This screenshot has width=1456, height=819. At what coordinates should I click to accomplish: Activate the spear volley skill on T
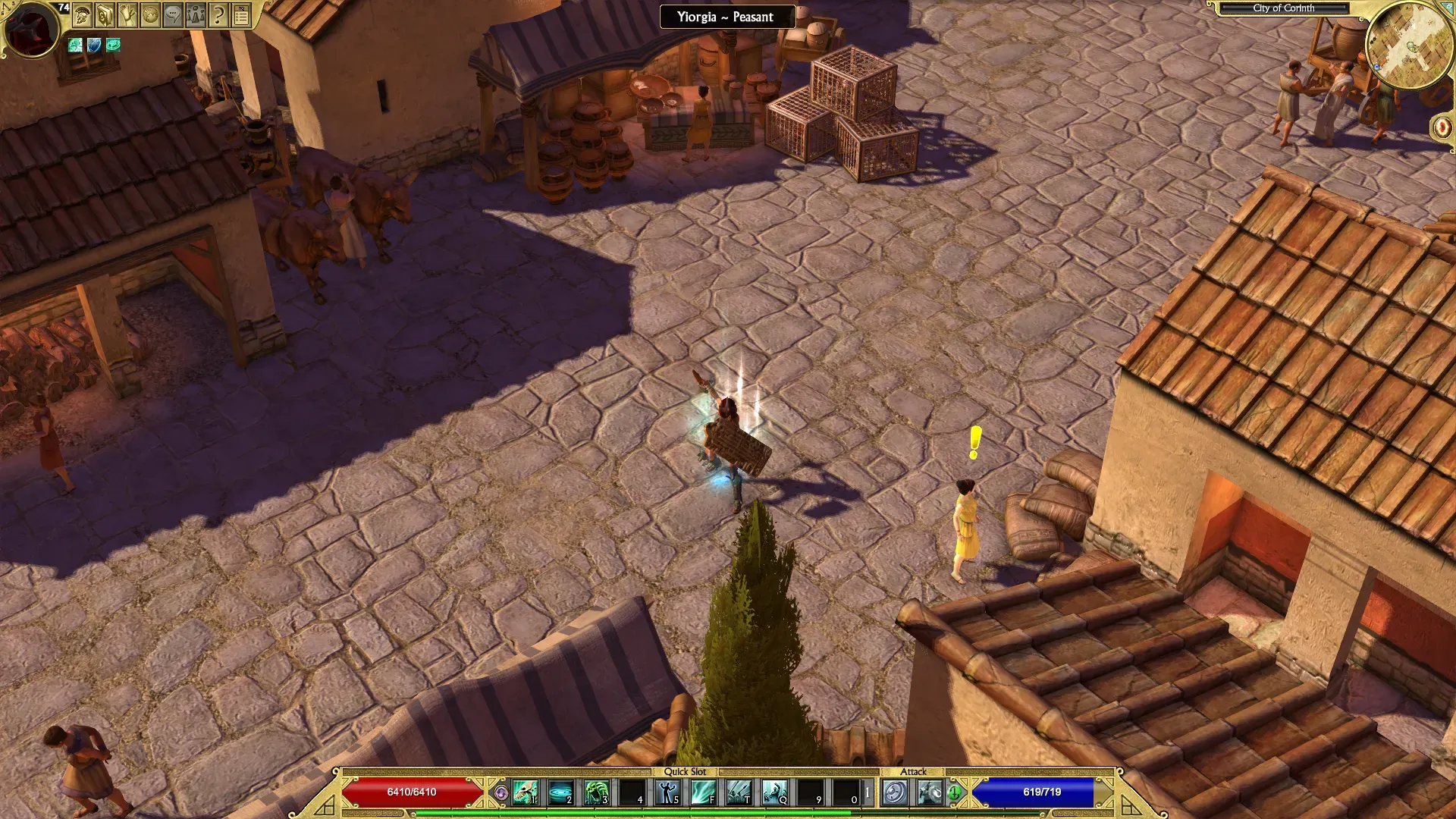(739, 792)
